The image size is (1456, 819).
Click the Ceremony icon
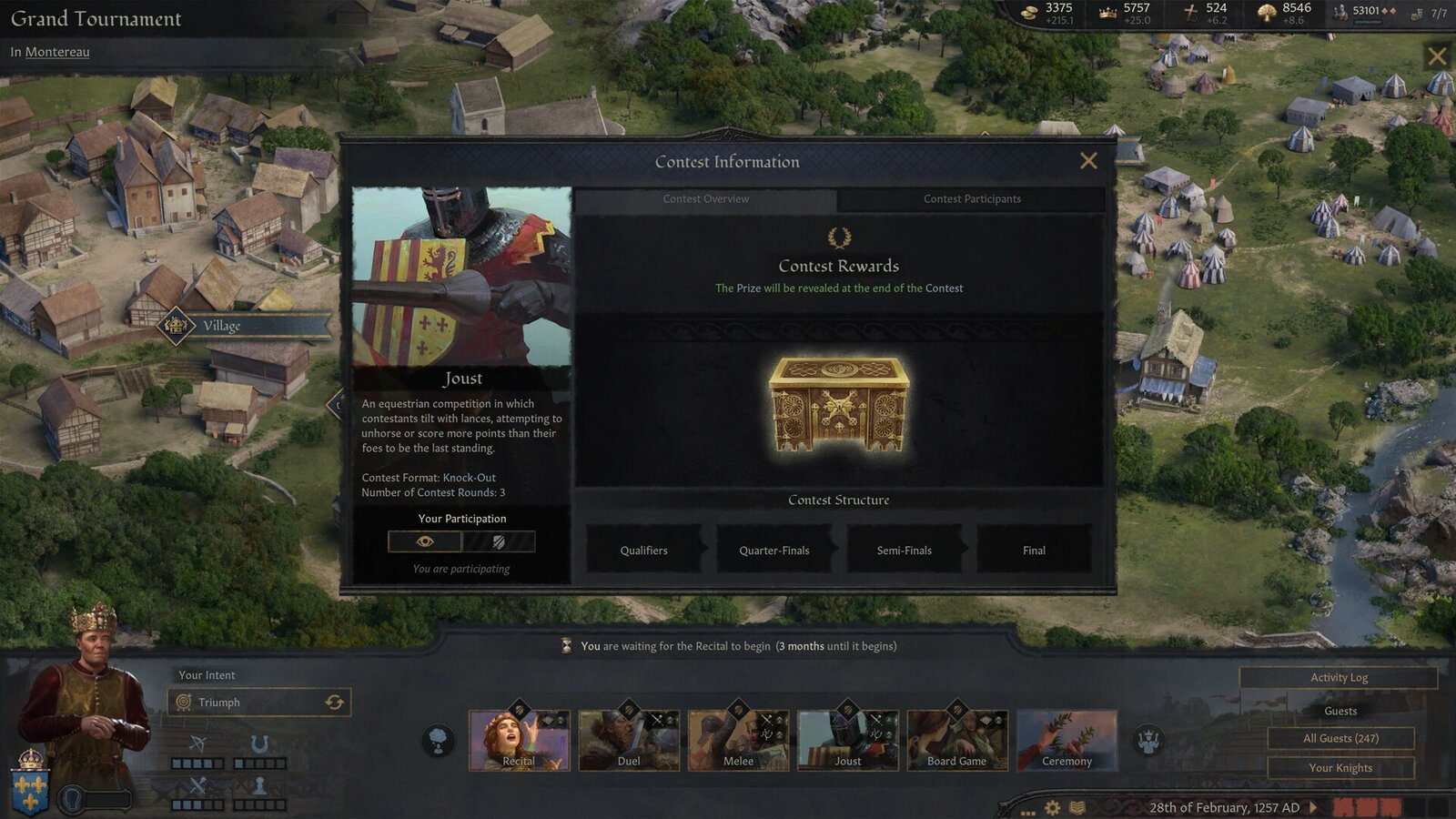1066,737
